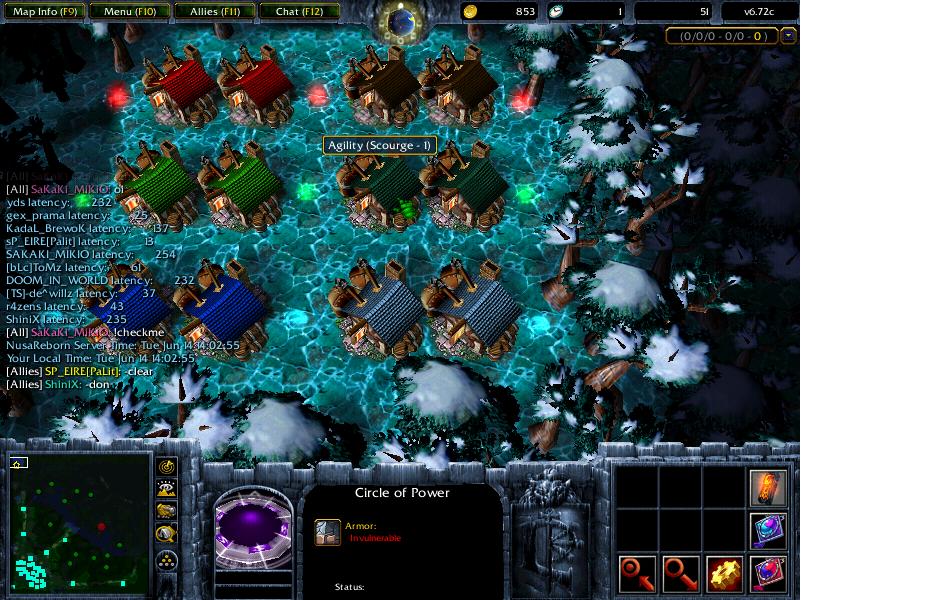Open the Map Info (F9) menu
Screen dimensions: 944x600
pyautogui.click(x=45, y=12)
